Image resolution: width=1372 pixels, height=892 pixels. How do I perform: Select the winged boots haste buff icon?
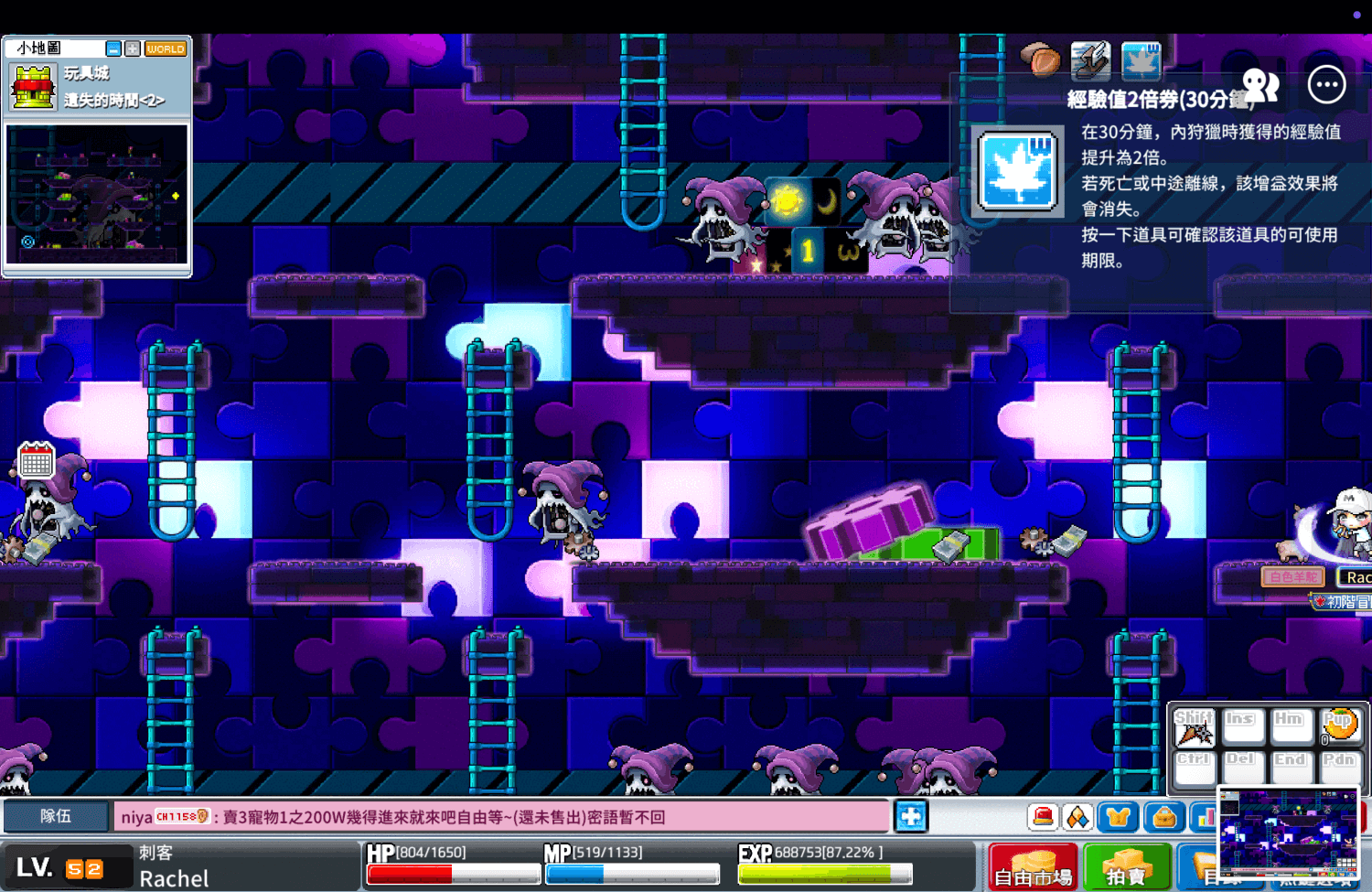coord(1090,60)
